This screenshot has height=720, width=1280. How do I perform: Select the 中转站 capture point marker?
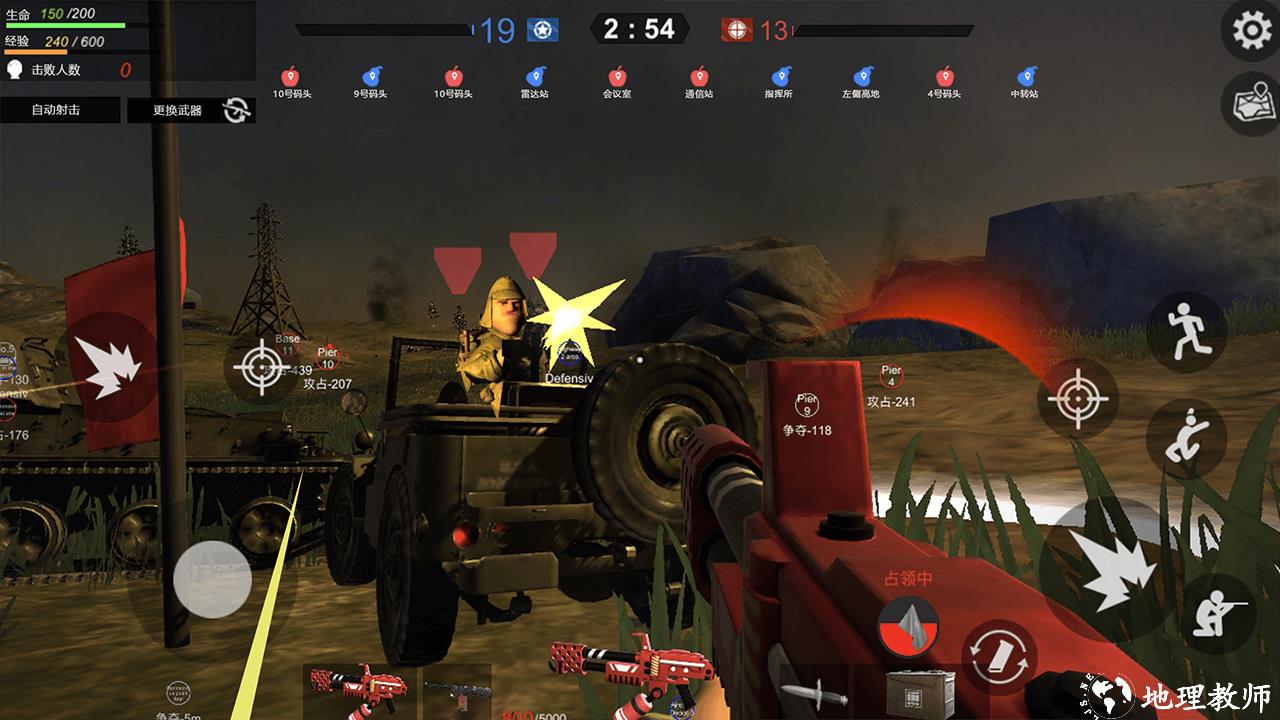coord(1025,82)
